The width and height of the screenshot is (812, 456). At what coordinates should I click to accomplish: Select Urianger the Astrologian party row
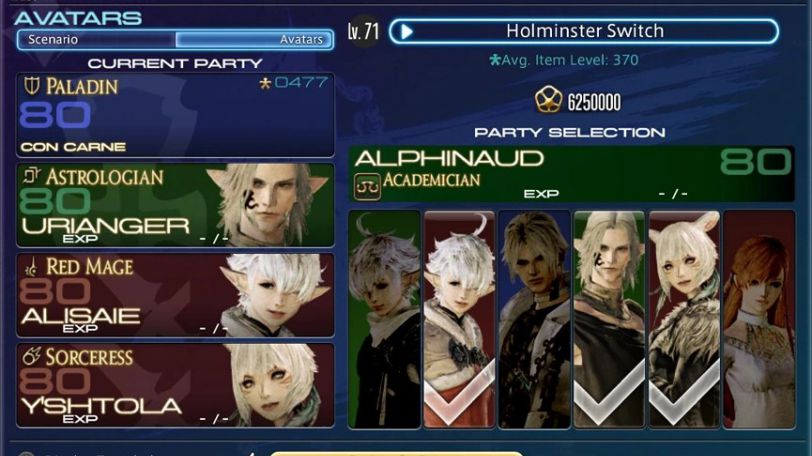(174, 204)
